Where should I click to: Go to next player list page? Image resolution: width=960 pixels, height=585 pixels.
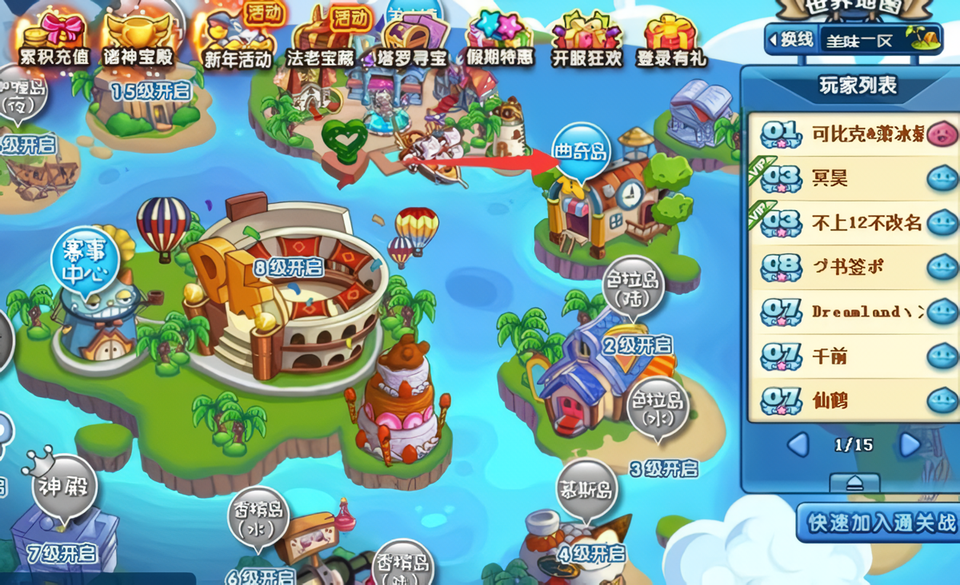pos(910,444)
